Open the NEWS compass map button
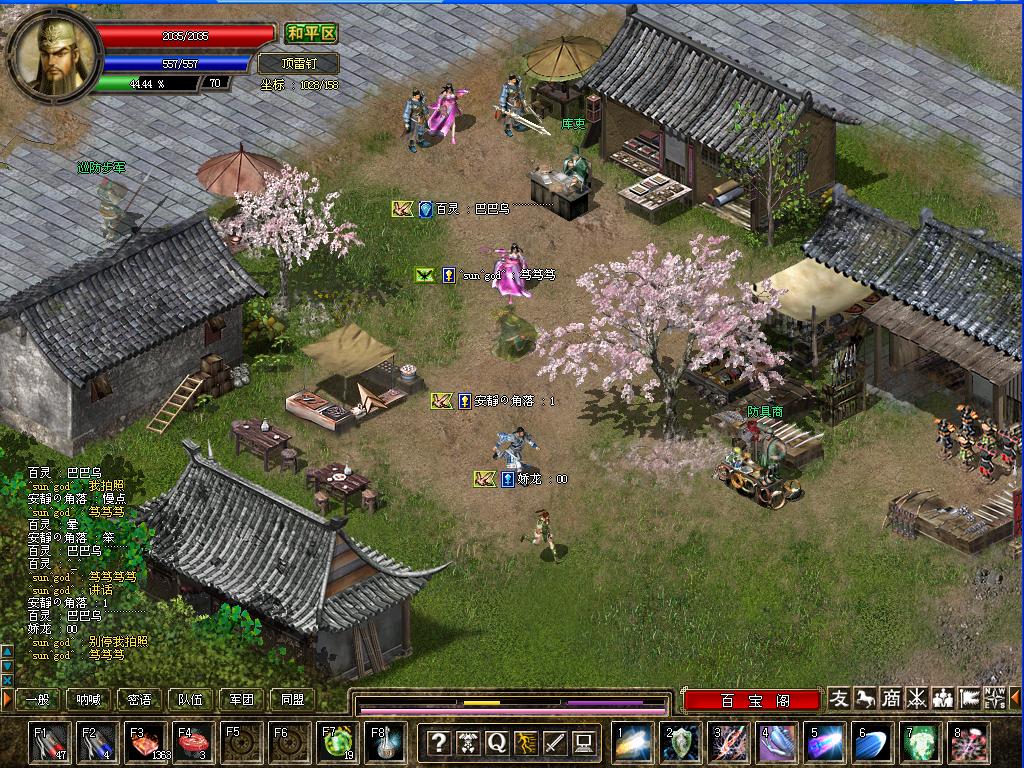This screenshot has height=768, width=1024. [x=995, y=698]
